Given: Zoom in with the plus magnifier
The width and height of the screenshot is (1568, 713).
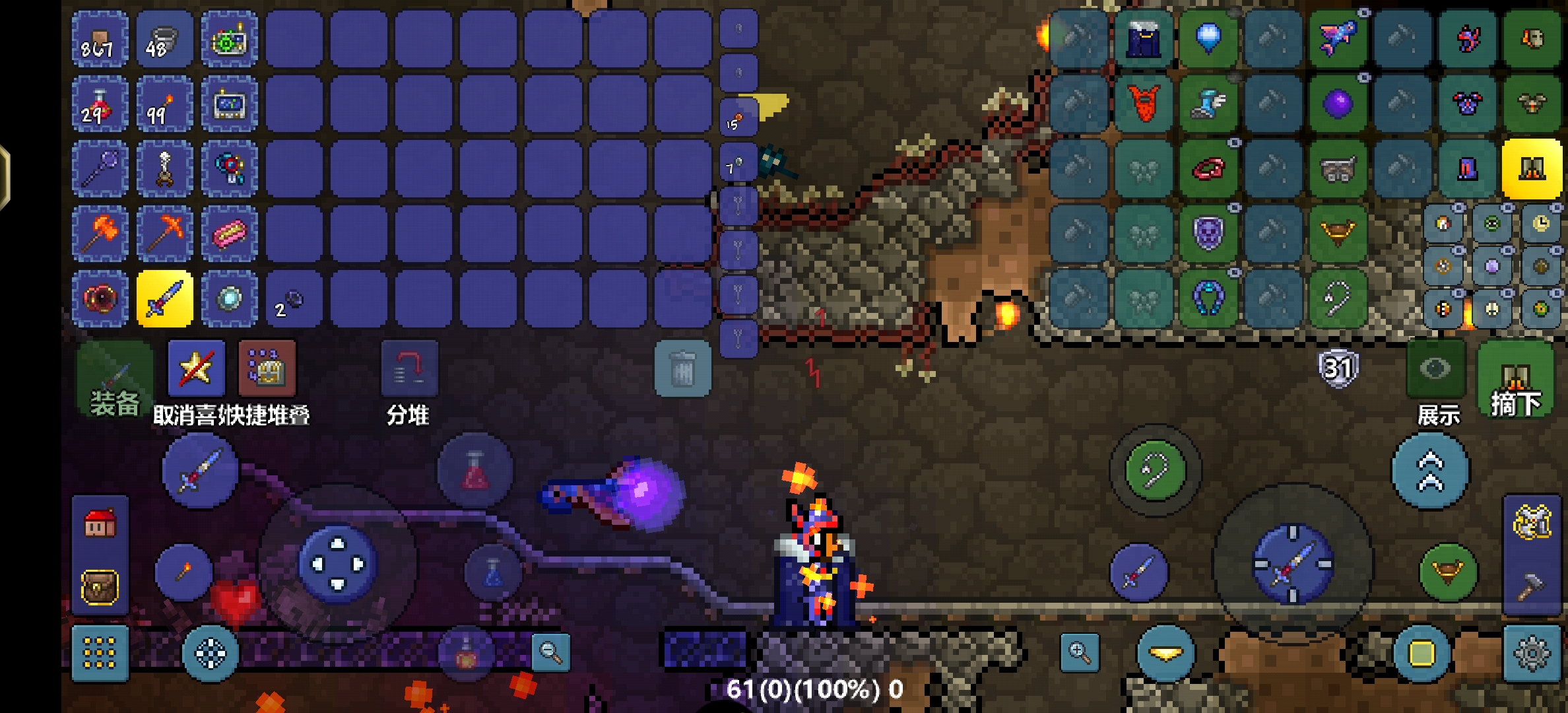Looking at the screenshot, I should (1080, 653).
